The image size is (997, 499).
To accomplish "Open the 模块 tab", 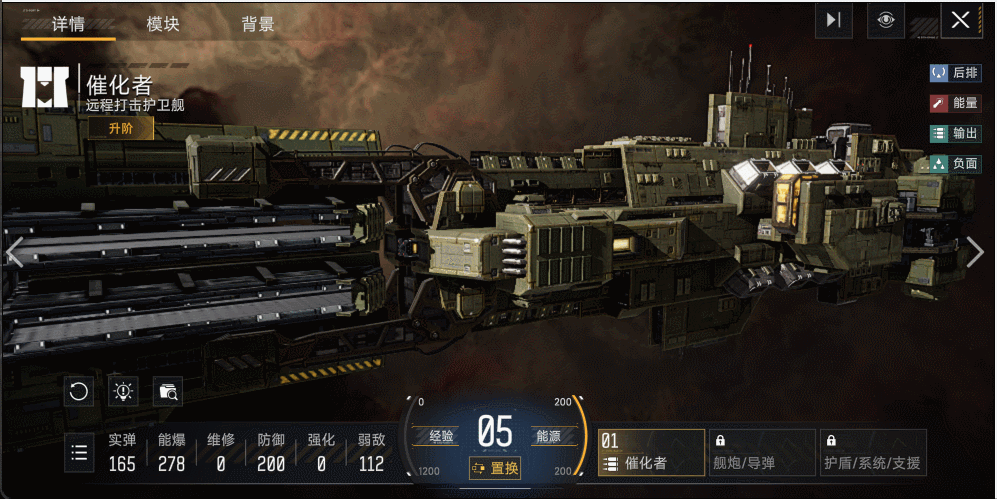I will (x=163, y=25).
